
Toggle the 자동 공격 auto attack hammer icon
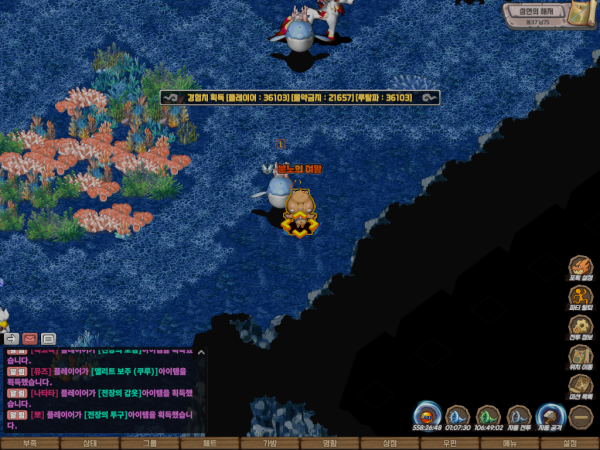[549, 415]
